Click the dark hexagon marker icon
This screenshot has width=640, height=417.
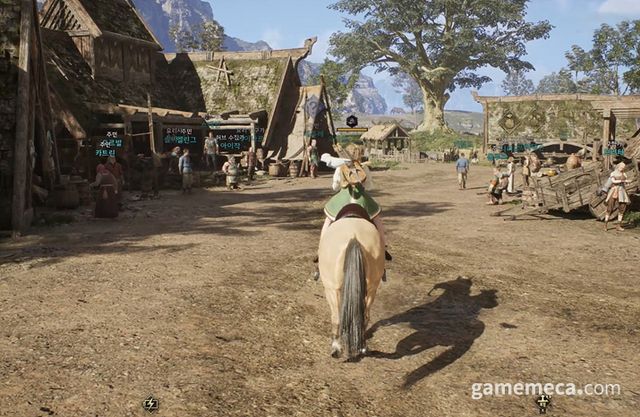(352, 121)
